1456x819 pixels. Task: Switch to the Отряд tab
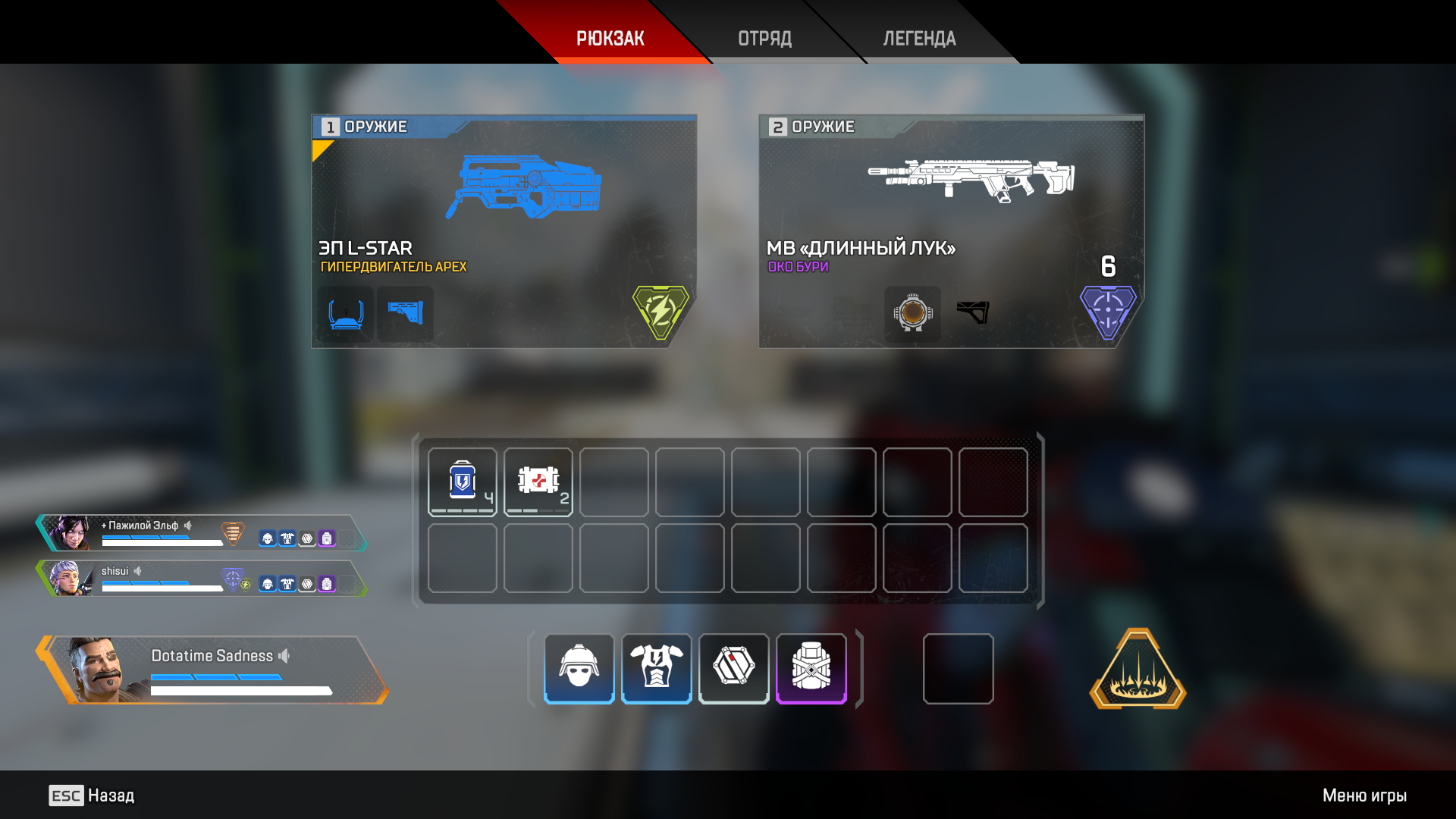click(x=764, y=38)
